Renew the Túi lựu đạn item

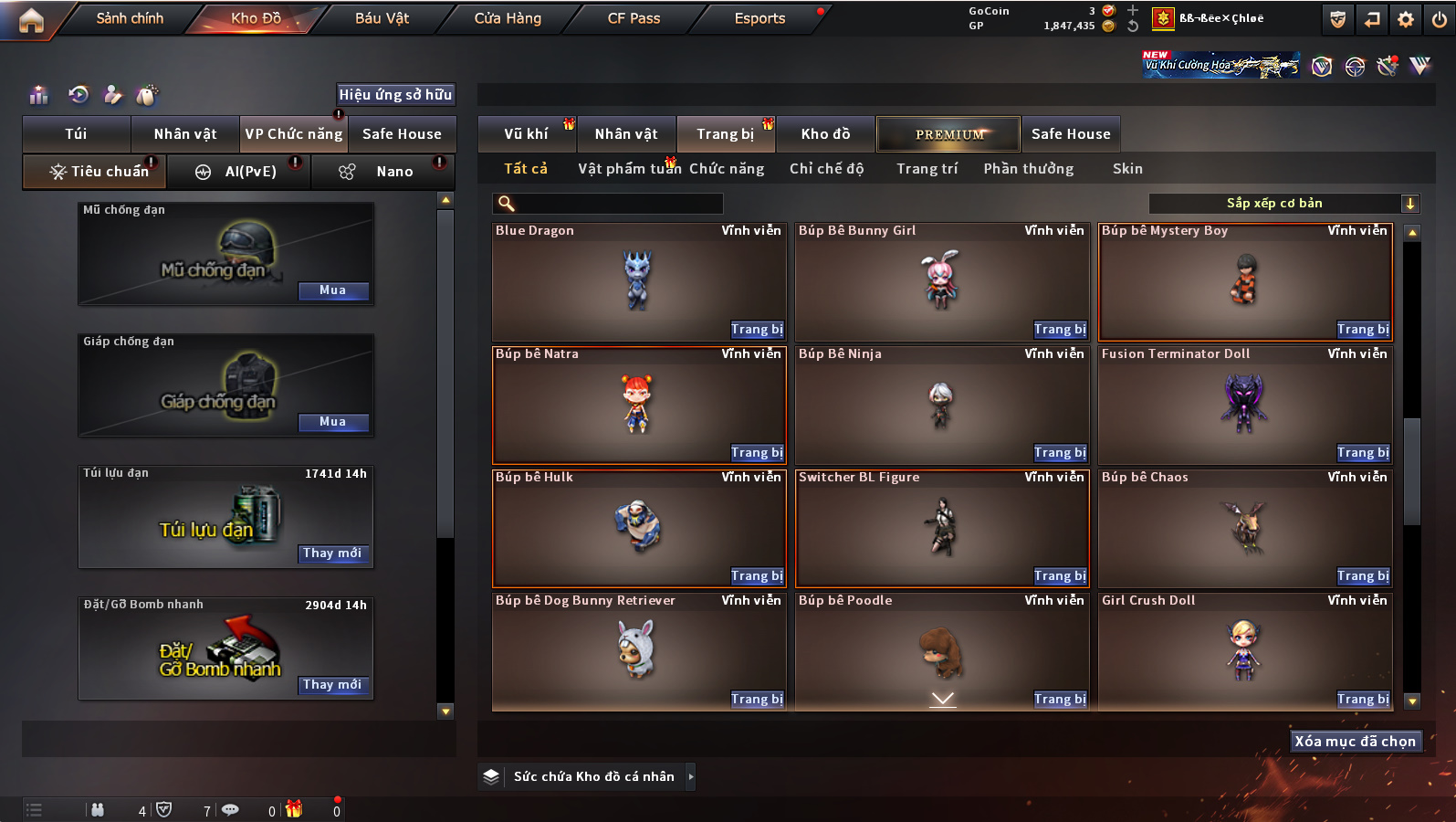[x=333, y=553]
